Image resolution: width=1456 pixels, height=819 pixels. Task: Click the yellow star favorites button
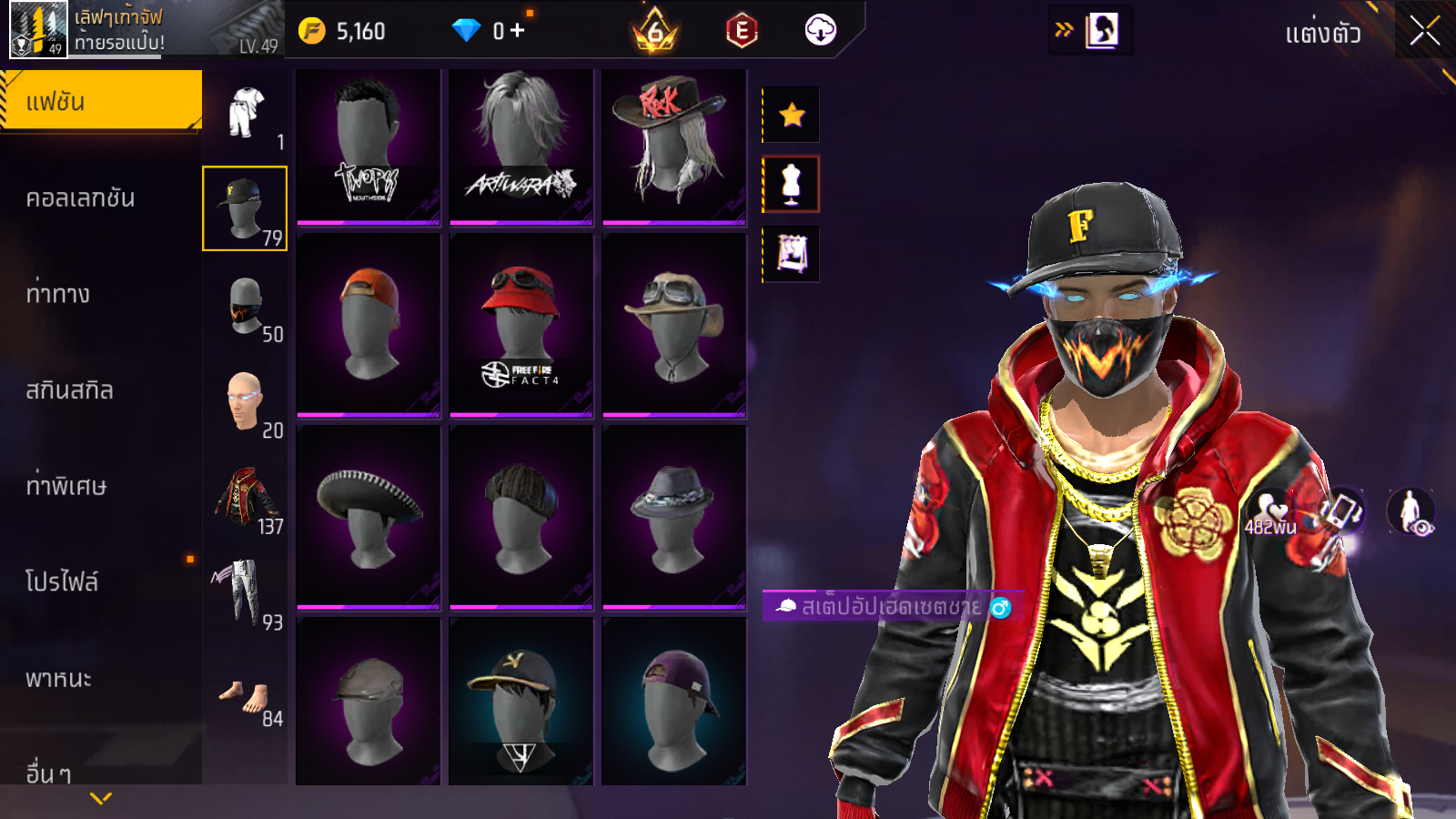792,115
